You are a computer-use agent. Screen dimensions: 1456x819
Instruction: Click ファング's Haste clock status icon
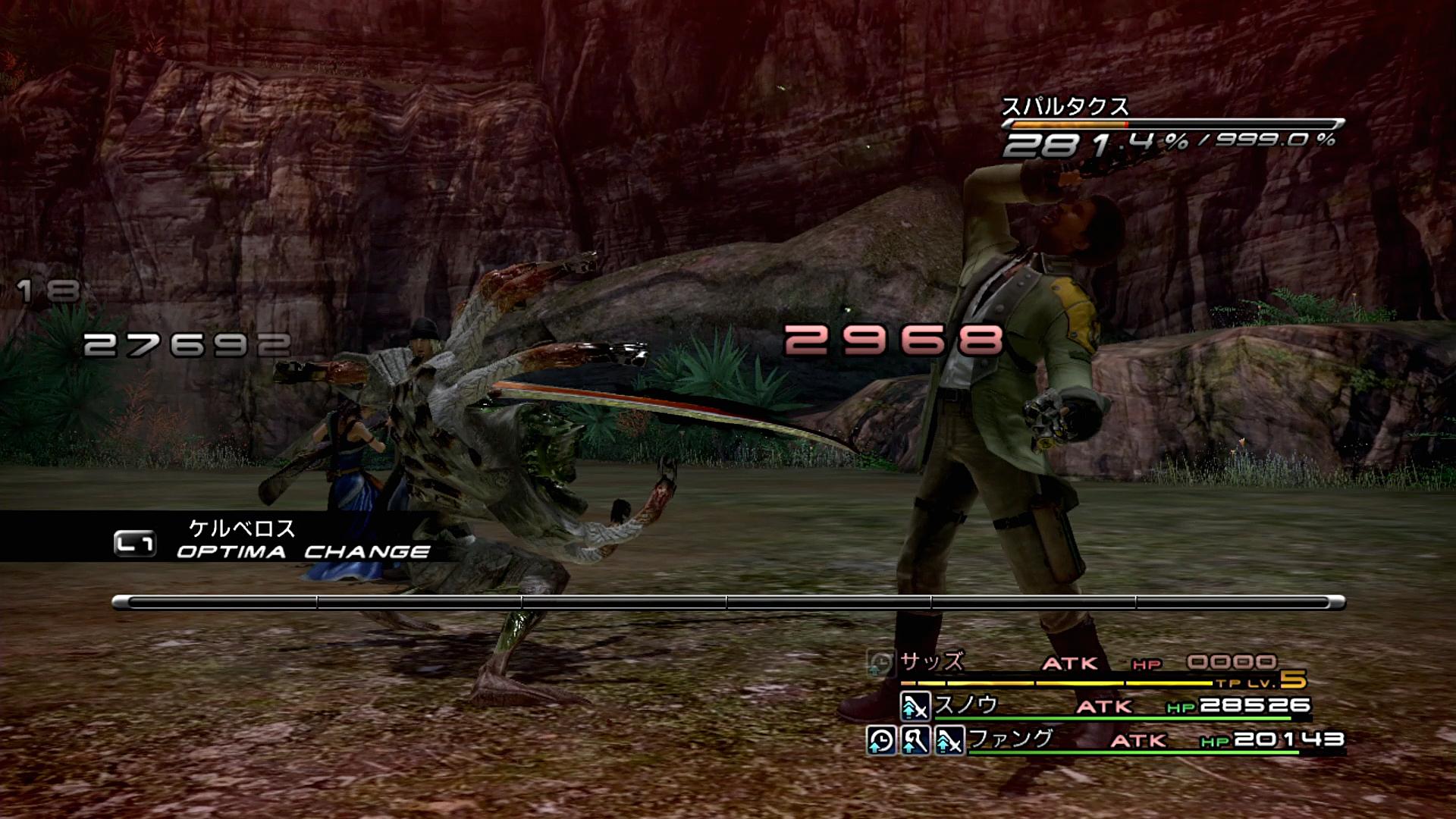click(880, 740)
